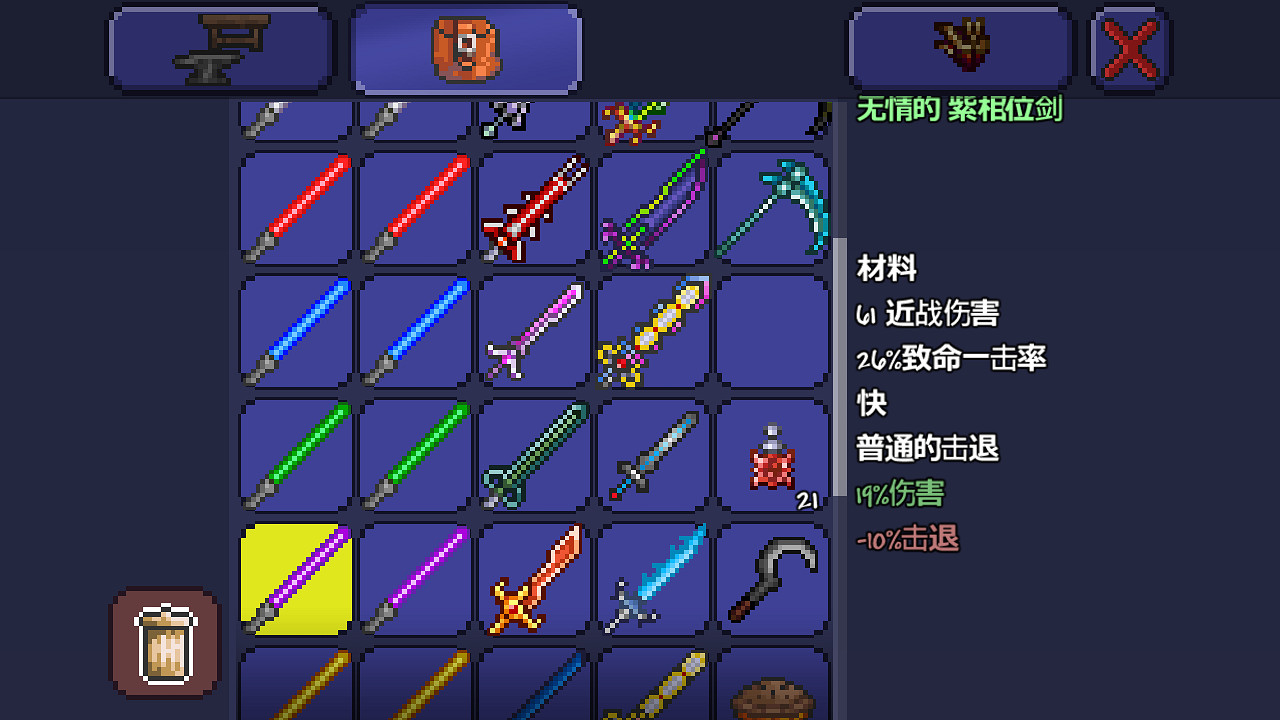Select a red phasesaber

pyautogui.click(x=293, y=207)
